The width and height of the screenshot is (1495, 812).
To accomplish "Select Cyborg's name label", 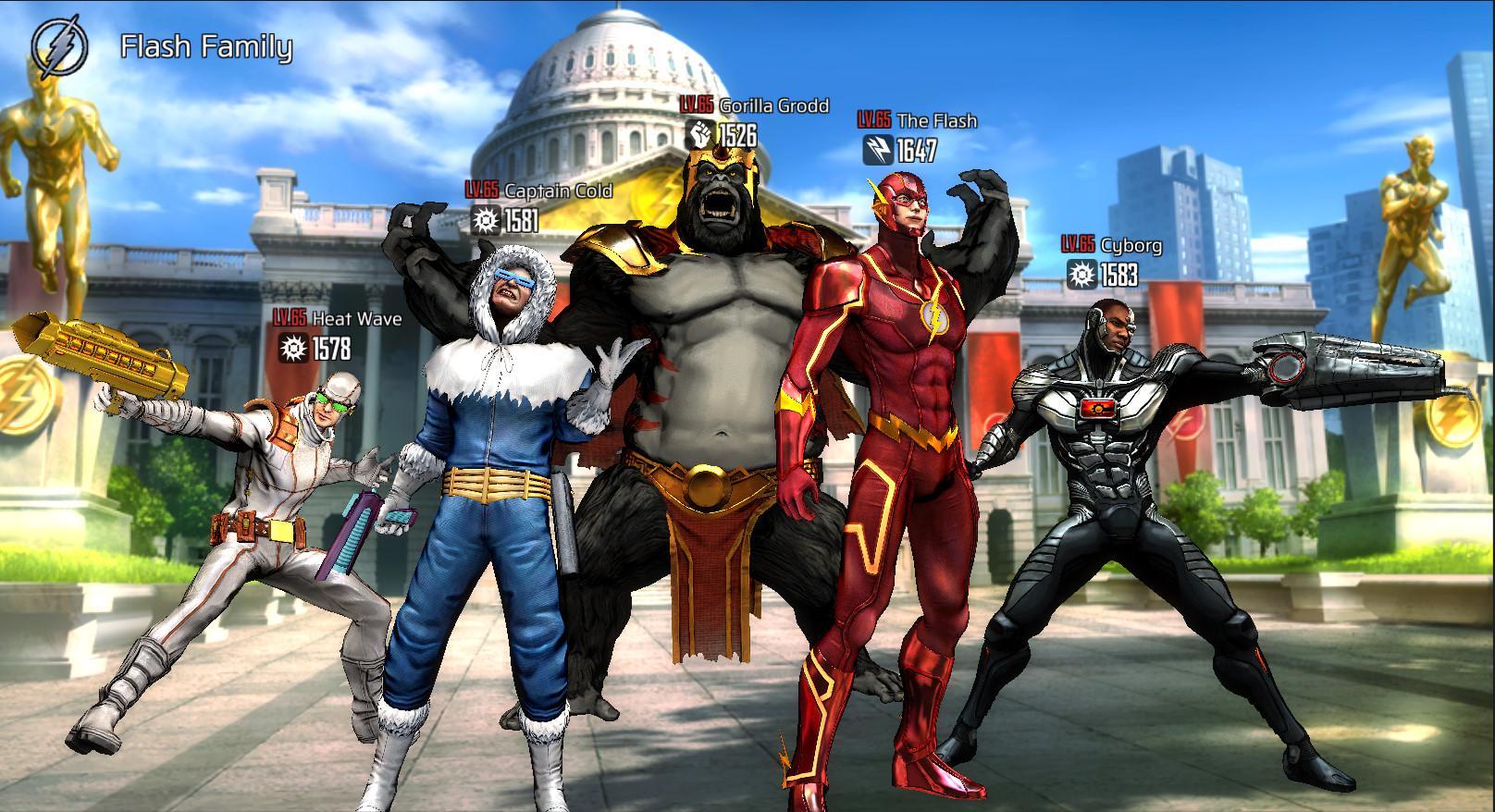I will (x=1132, y=245).
